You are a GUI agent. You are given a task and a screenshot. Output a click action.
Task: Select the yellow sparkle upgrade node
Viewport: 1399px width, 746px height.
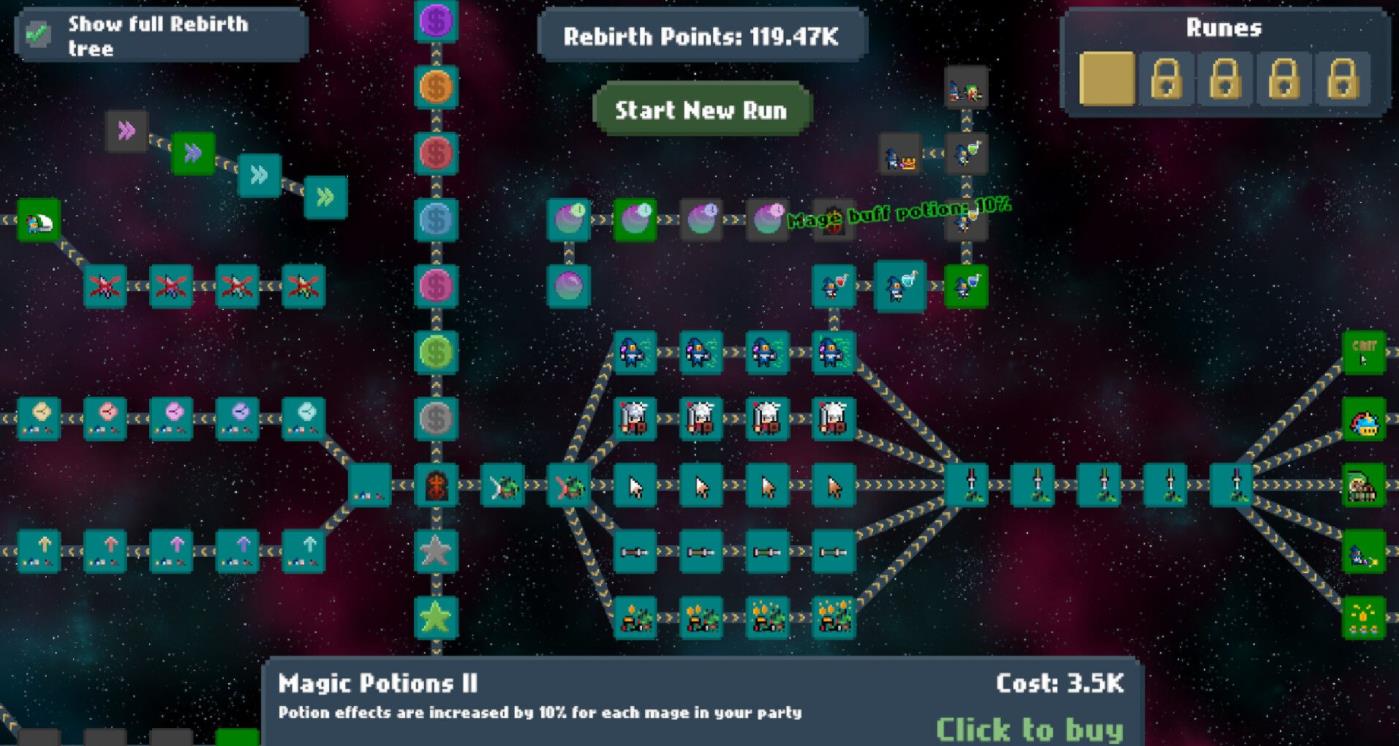[1364, 617]
